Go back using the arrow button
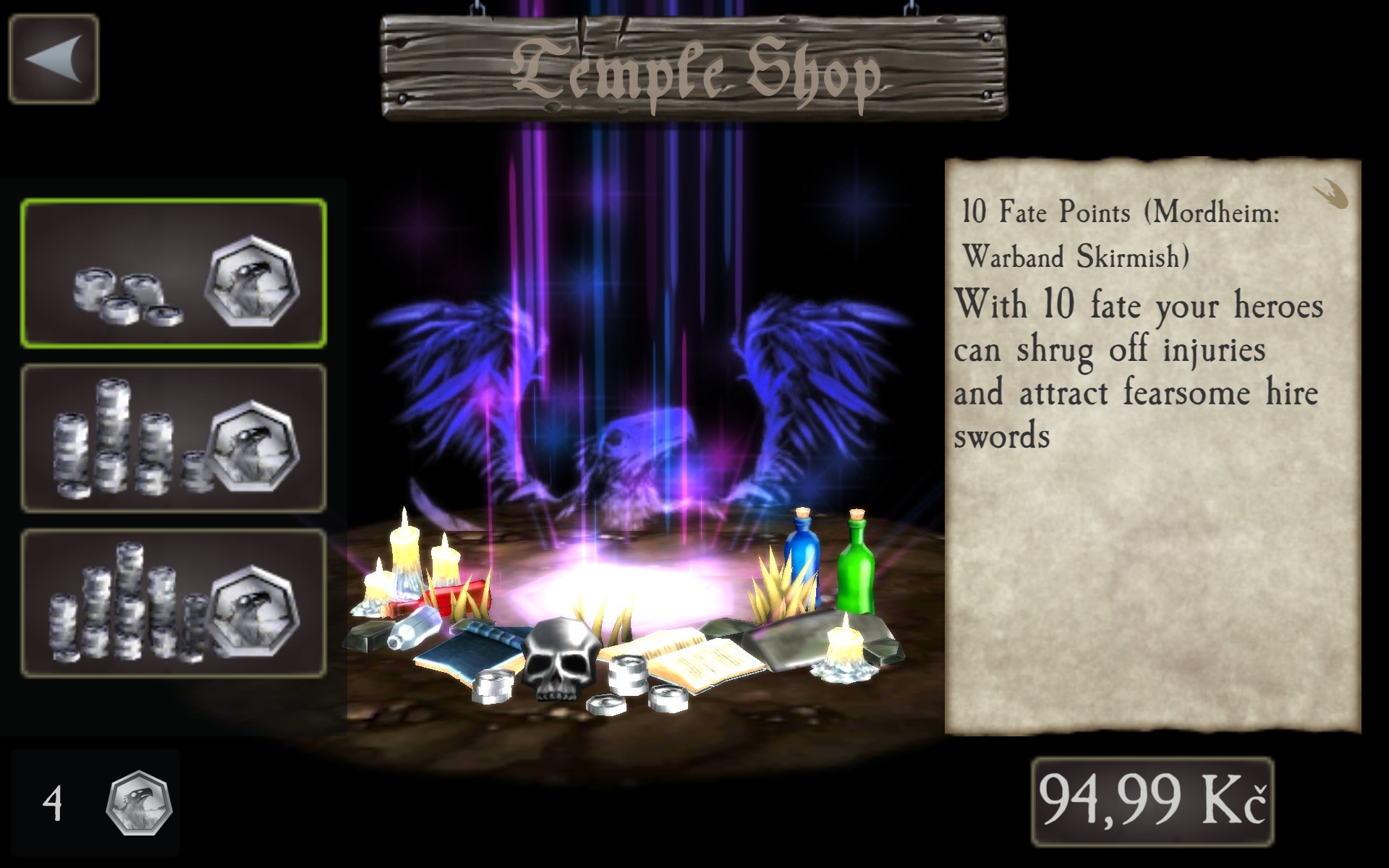 54,59
